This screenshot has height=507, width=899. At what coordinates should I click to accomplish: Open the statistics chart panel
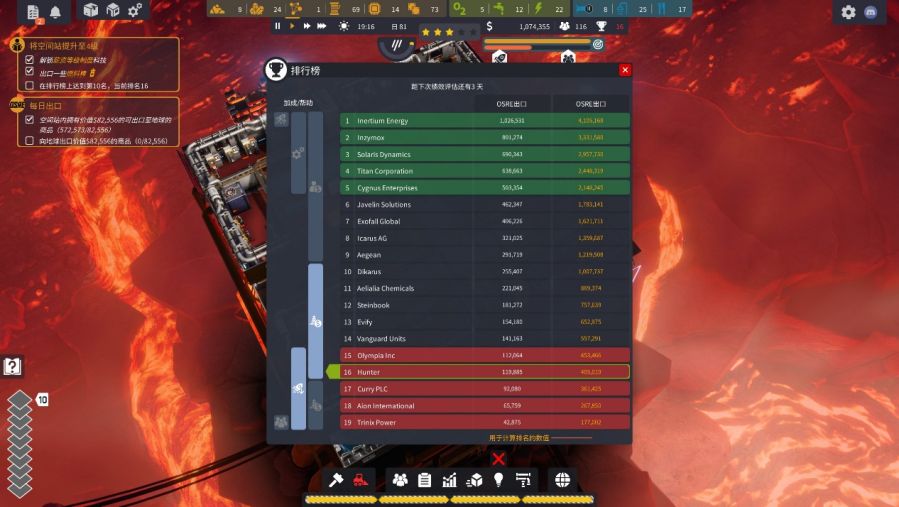(x=450, y=480)
